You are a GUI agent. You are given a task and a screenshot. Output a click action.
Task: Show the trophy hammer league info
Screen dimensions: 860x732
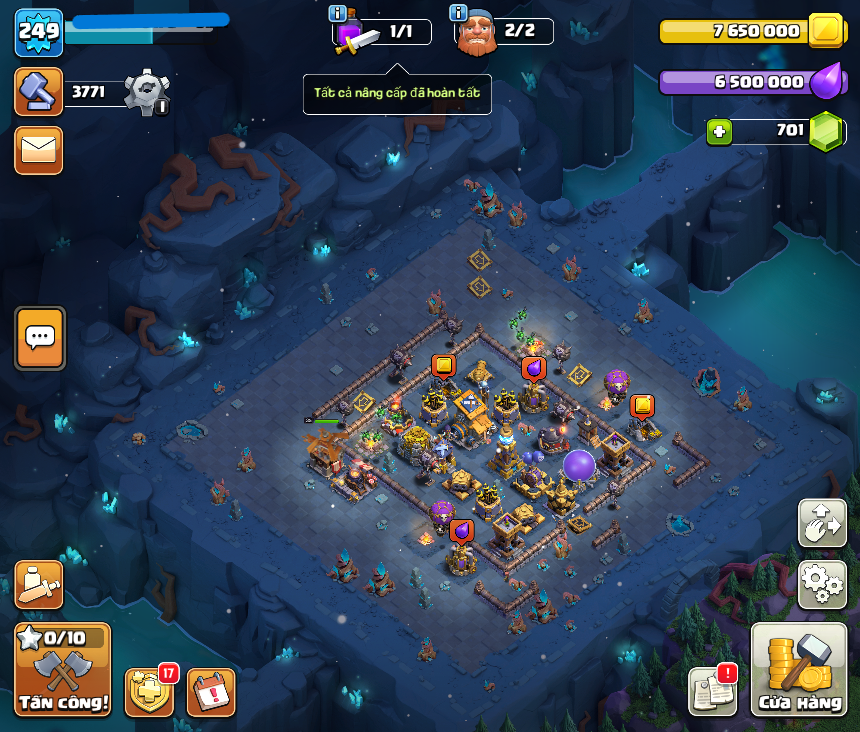pyautogui.click(x=39, y=91)
